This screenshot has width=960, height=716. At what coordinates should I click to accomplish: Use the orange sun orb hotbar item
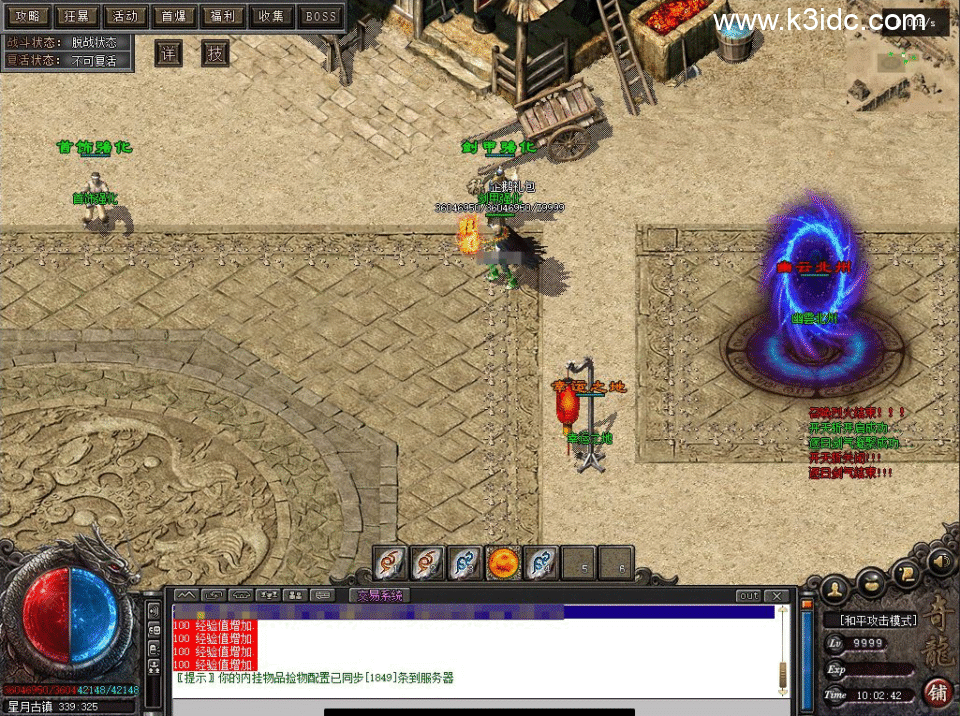pyautogui.click(x=502, y=564)
